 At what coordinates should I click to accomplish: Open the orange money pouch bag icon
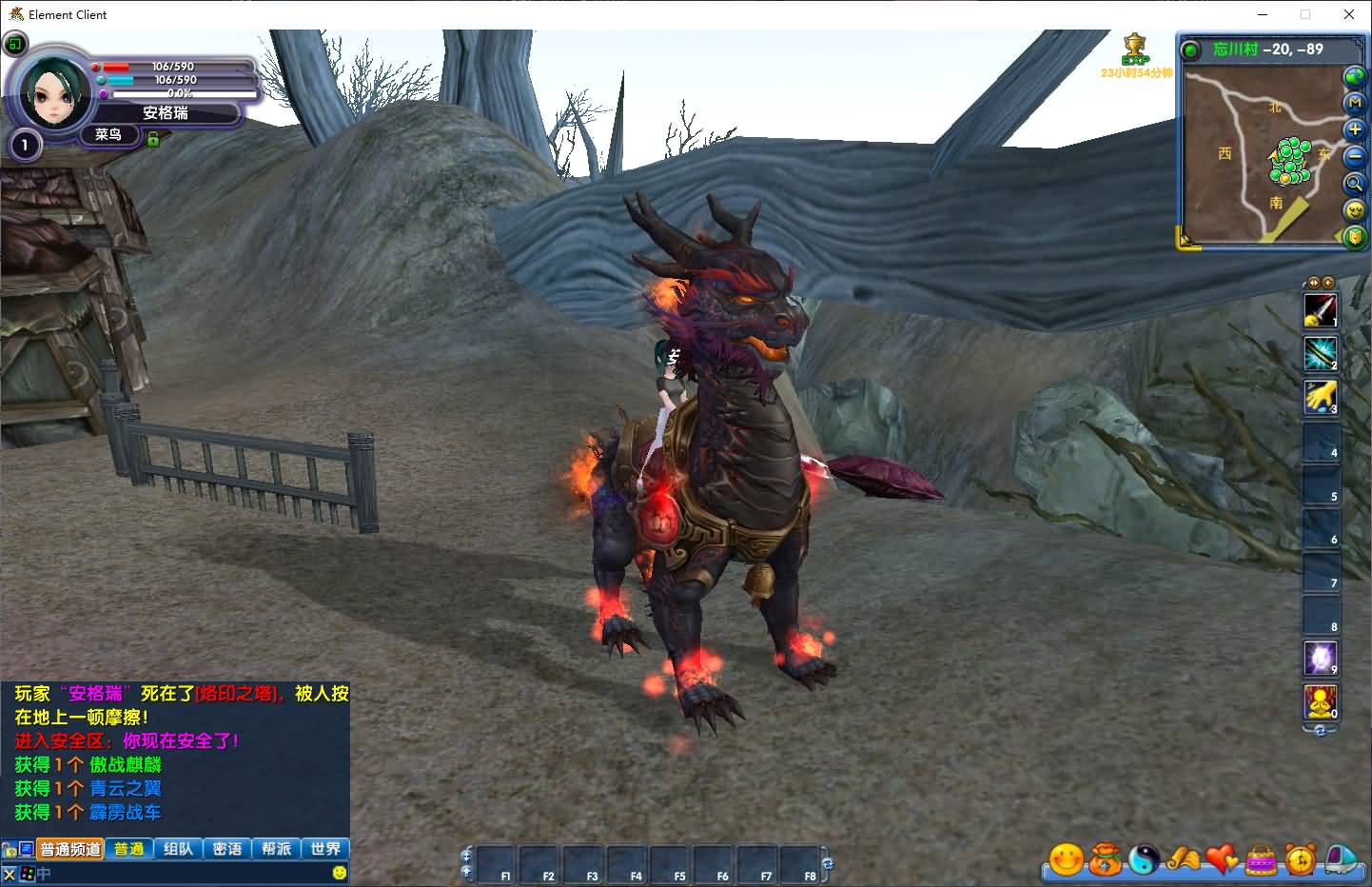click(x=1106, y=859)
